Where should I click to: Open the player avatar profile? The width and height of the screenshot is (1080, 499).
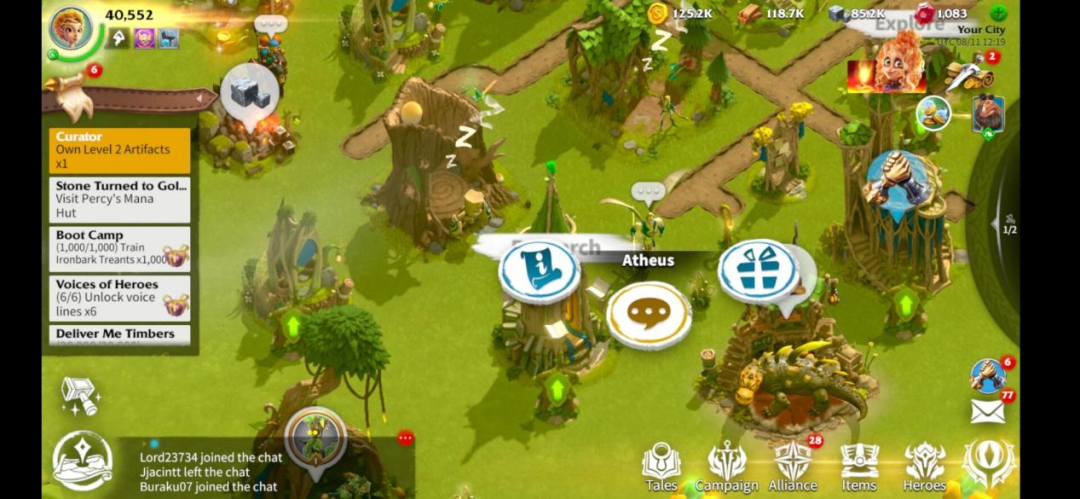71,27
